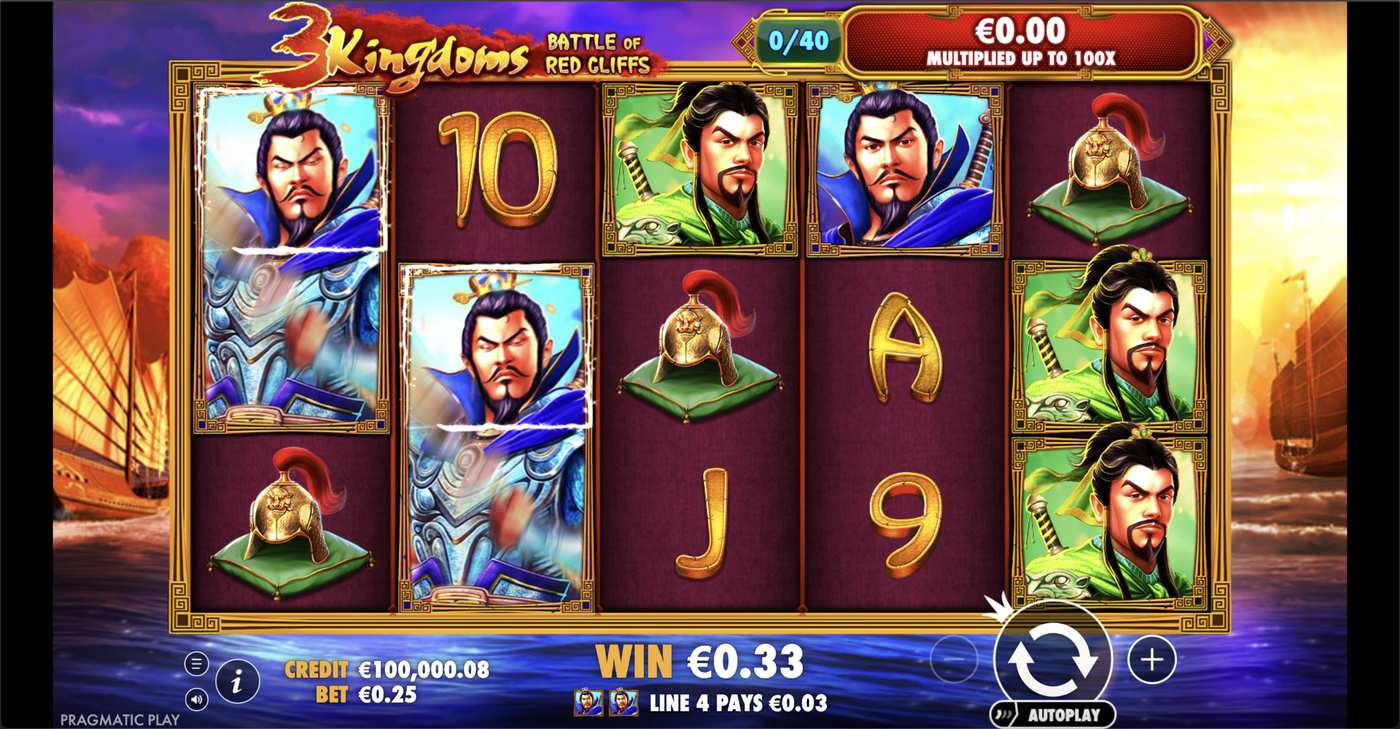Open the game menu via hamburger icon
The image size is (1400, 729).
pyautogui.click(x=197, y=661)
